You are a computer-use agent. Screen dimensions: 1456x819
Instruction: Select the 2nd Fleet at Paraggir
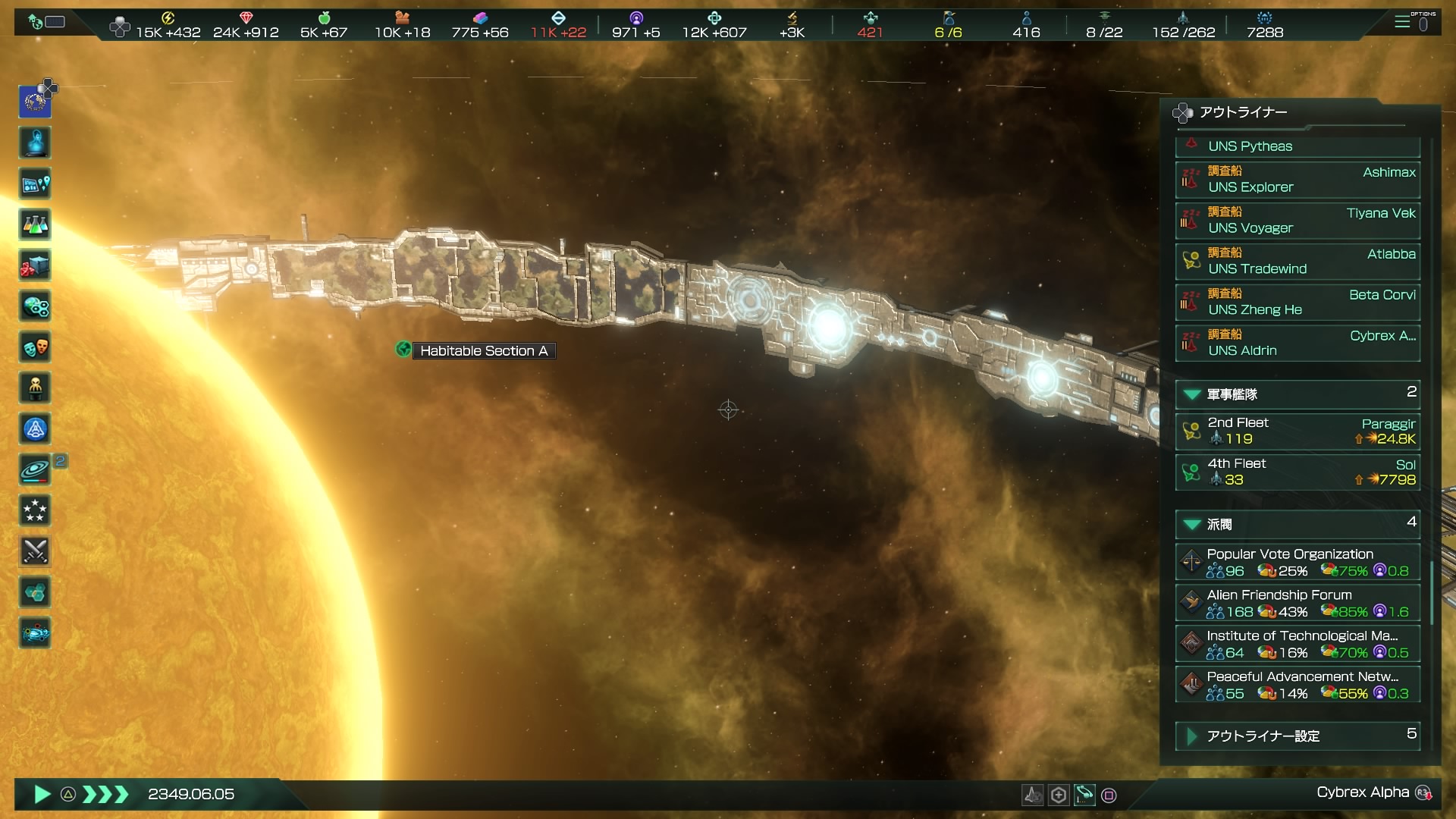coord(1297,431)
